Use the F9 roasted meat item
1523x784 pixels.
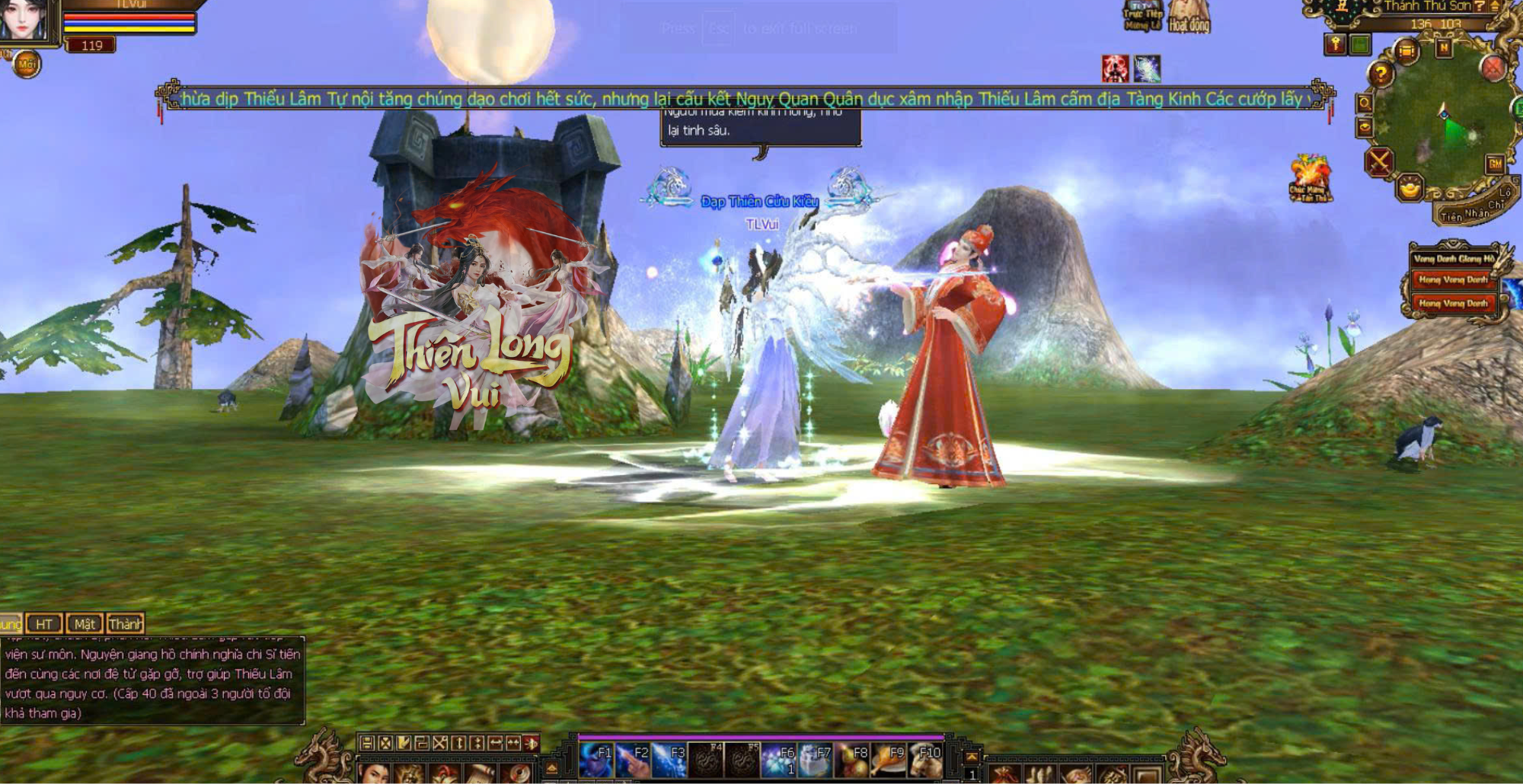pyautogui.click(x=889, y=759)
